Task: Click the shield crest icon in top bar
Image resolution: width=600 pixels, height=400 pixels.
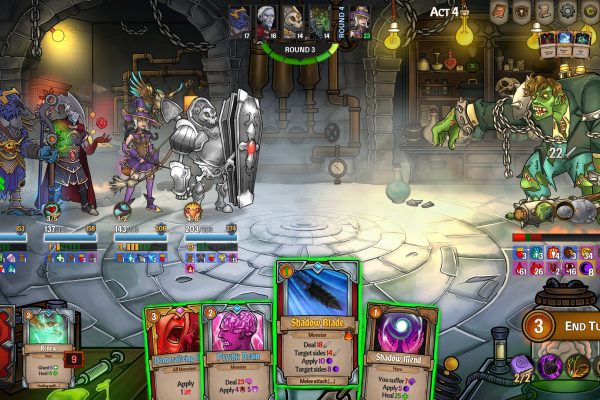Action: pos(523,12)
